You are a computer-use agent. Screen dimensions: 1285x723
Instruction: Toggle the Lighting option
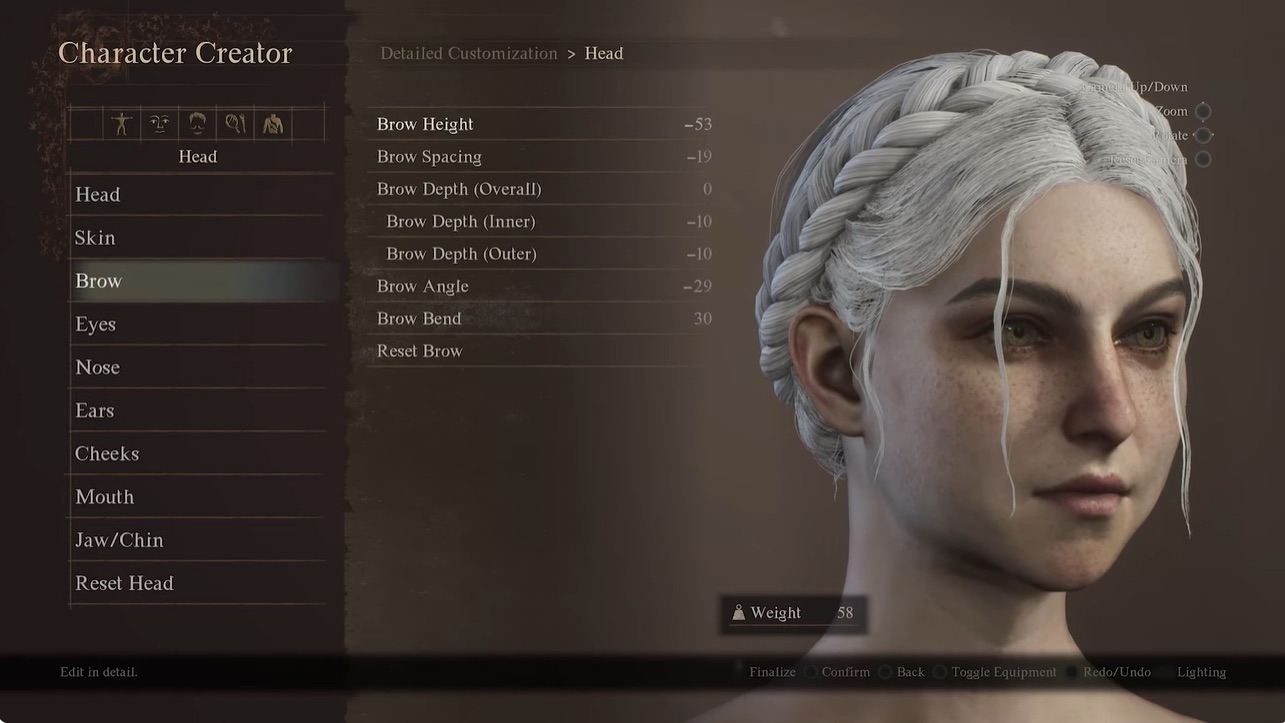click(x=1201, y=671)
